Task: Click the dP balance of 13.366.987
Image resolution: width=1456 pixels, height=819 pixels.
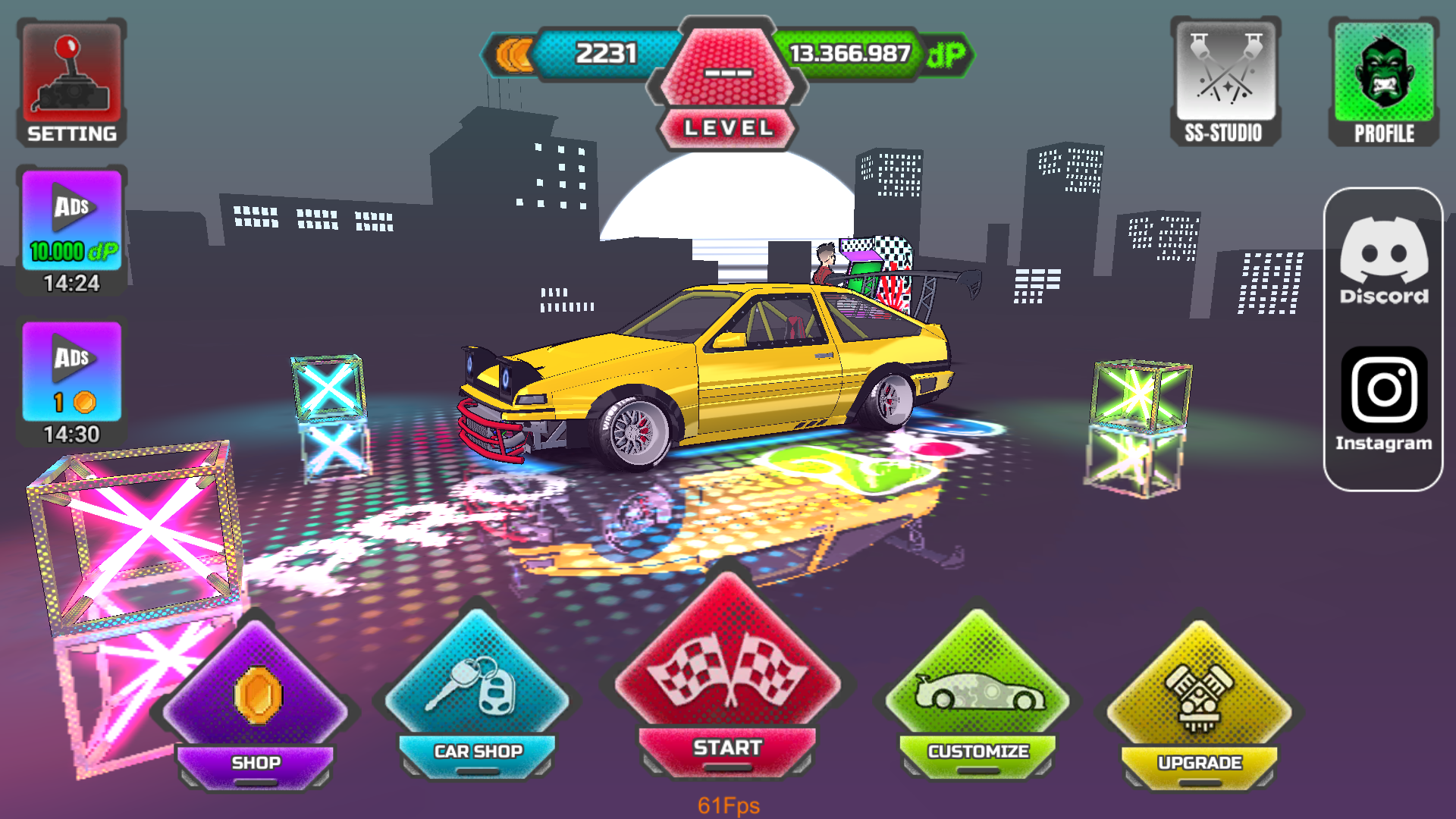Action: [x=849, y=53]
